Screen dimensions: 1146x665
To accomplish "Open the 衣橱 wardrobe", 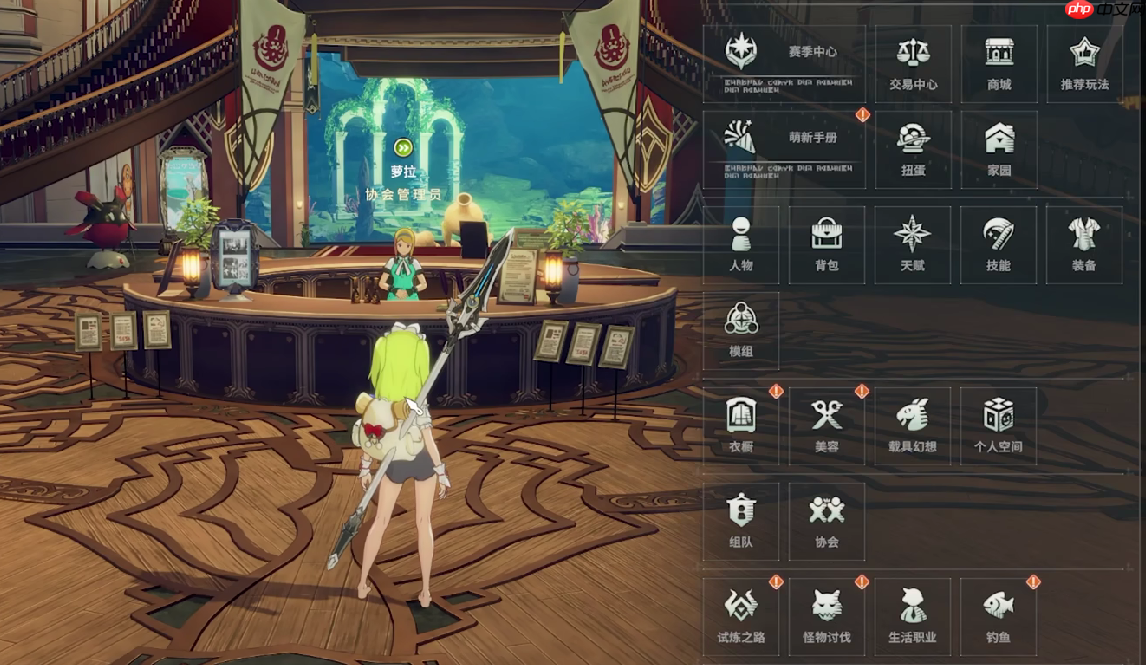I will [741, 425].
